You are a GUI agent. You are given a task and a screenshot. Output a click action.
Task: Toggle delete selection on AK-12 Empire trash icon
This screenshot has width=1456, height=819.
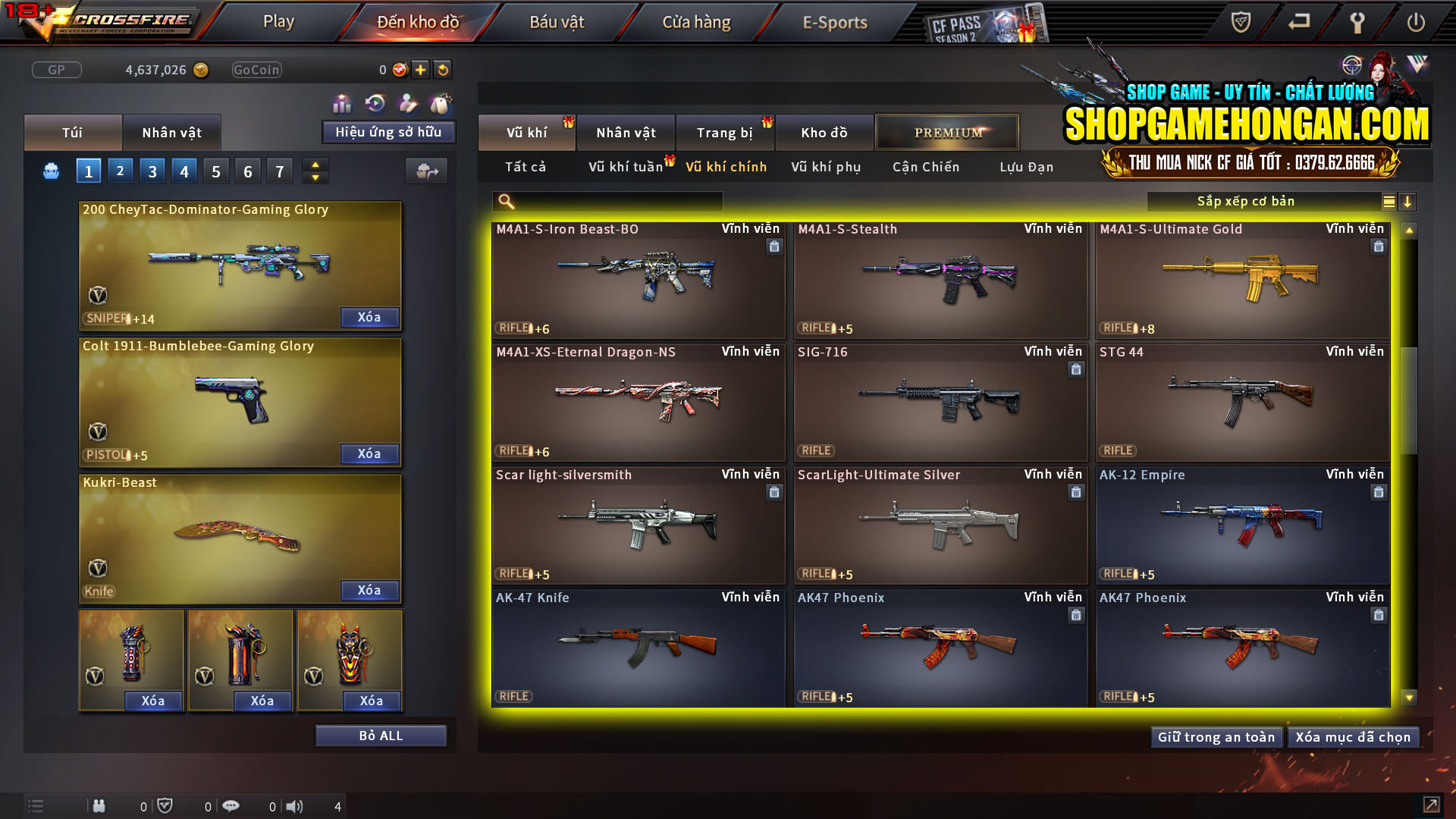(x=1378, y=492)
